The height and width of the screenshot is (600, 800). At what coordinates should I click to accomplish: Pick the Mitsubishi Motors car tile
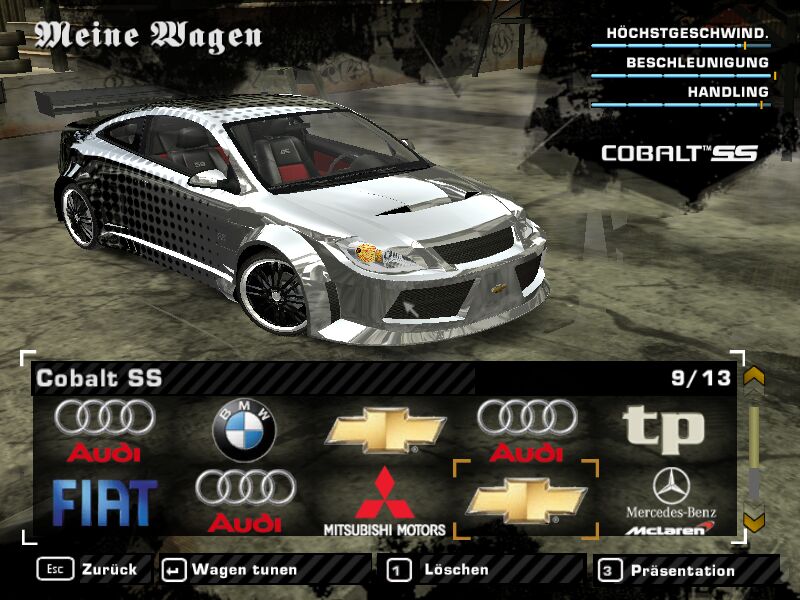click(x=385, y=501)
